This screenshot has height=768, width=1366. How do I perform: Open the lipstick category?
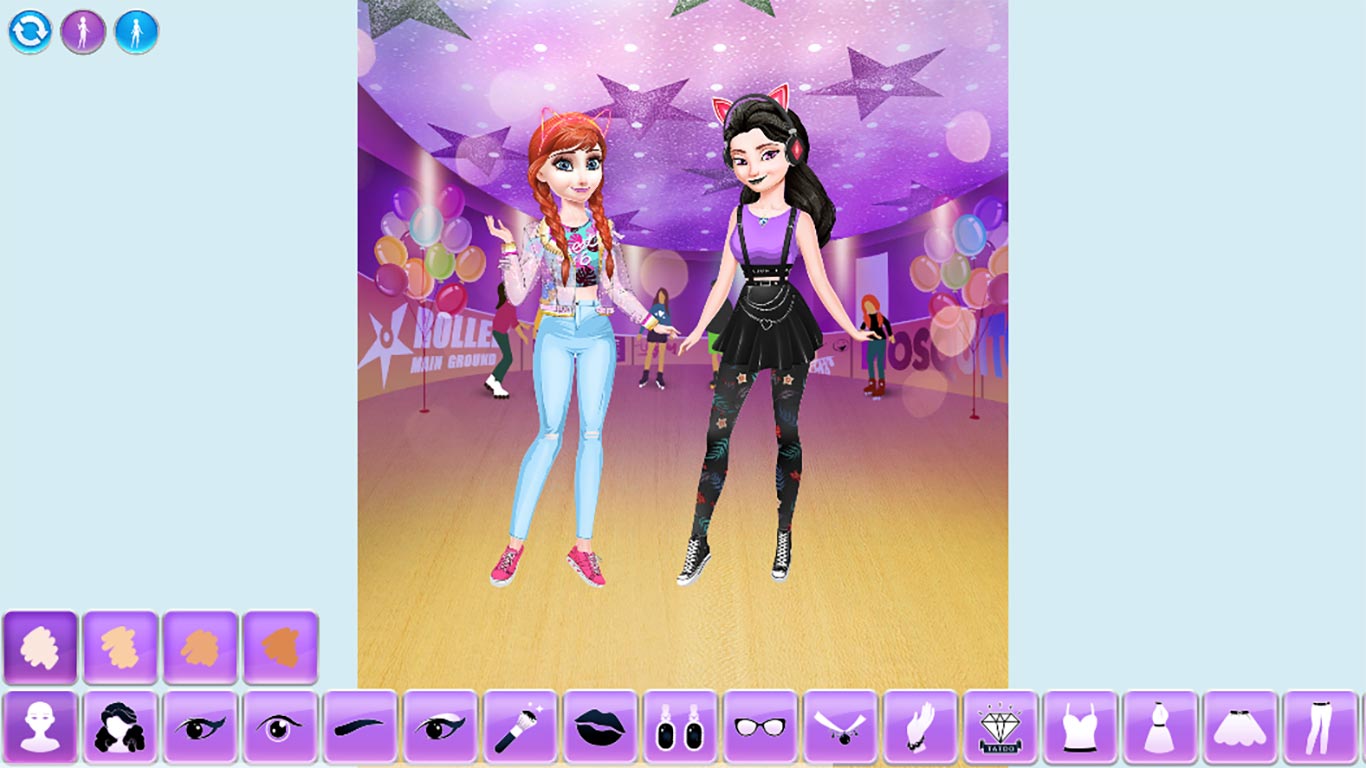pos(598,735)
